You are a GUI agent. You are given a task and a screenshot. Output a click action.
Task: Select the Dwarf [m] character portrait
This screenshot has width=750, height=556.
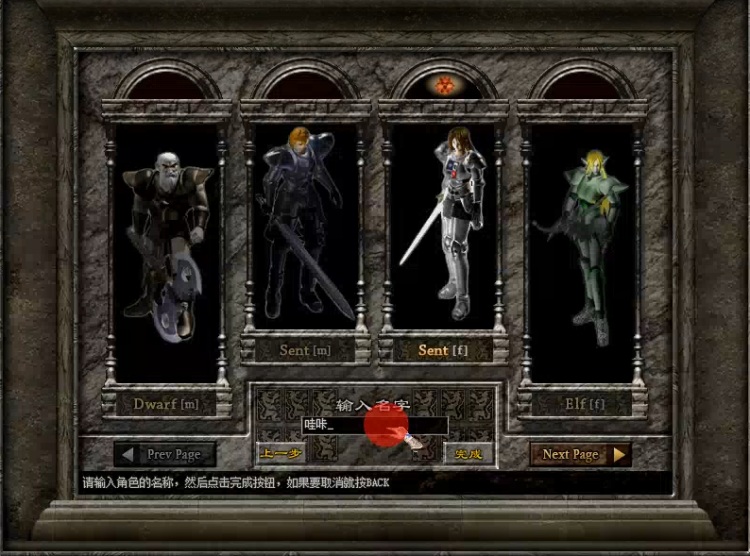pos(166,245)
